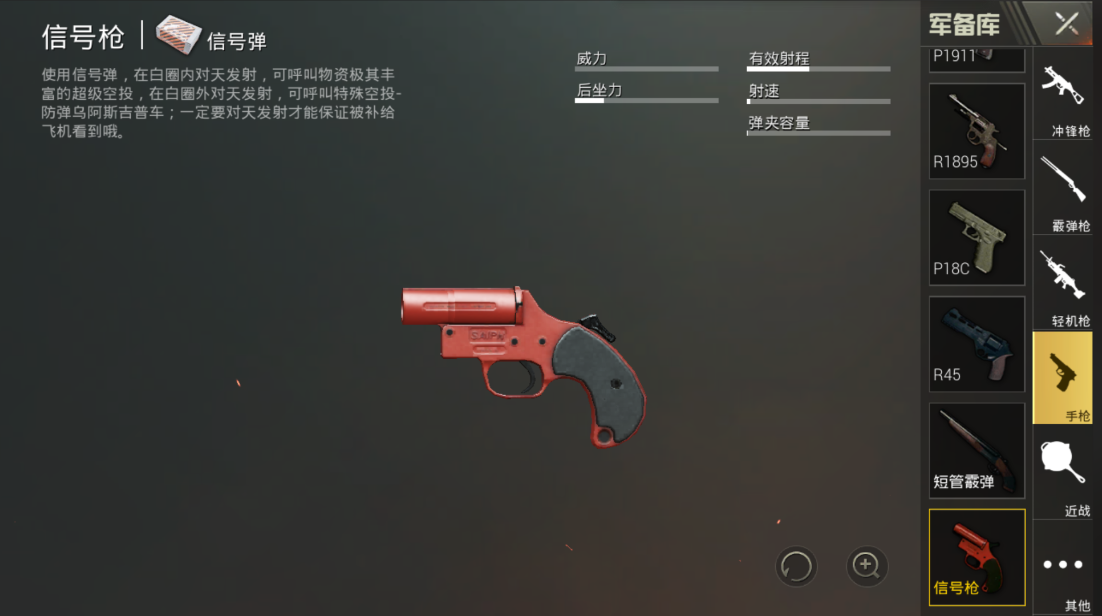
Task: Choose the partially visible P1911 entry
Action: click(x=977, y=58)
